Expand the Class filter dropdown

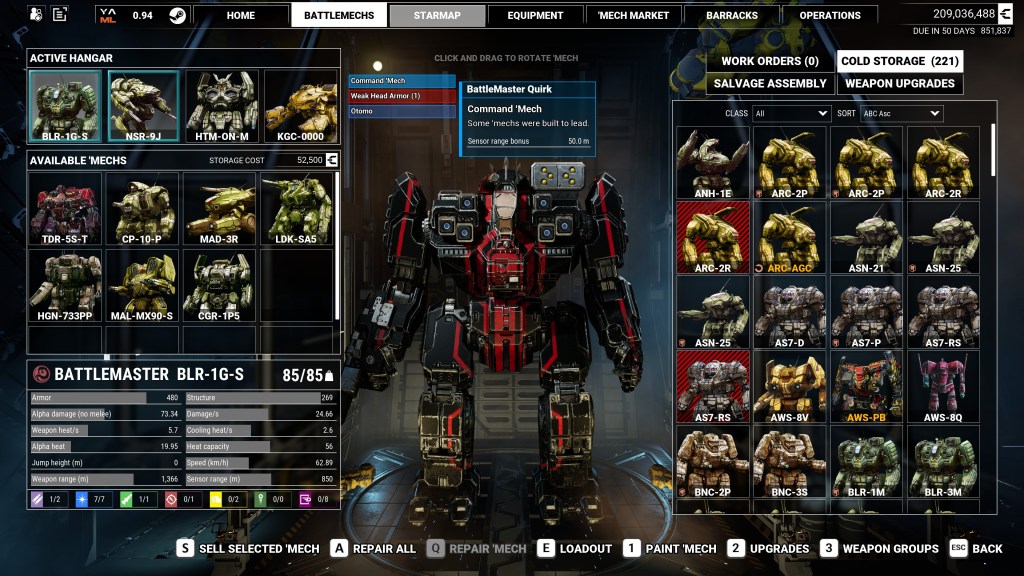point(791,114)
